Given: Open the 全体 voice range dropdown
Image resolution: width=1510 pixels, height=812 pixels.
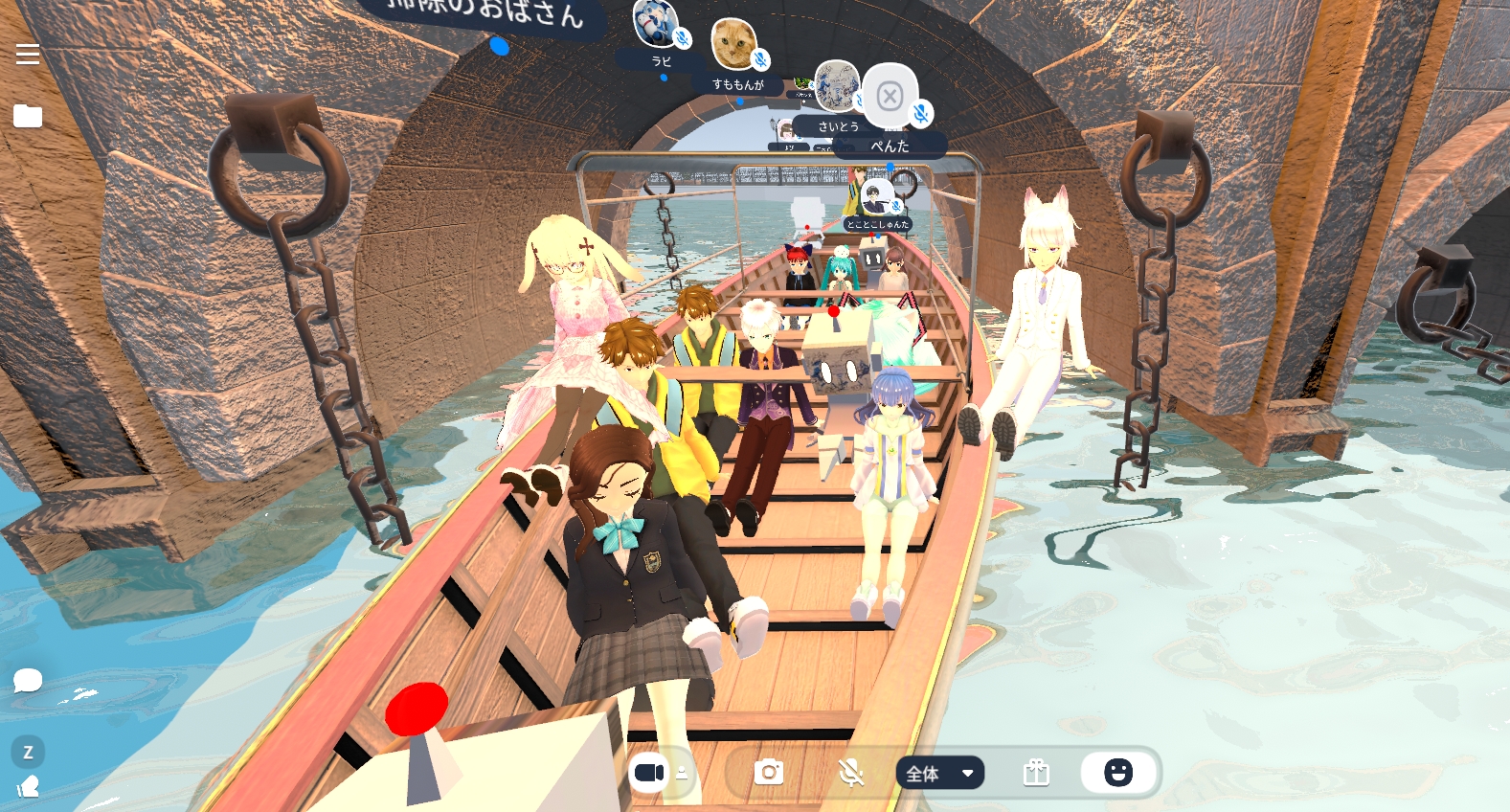Looking at the screenshot, I should pos(939,773).
